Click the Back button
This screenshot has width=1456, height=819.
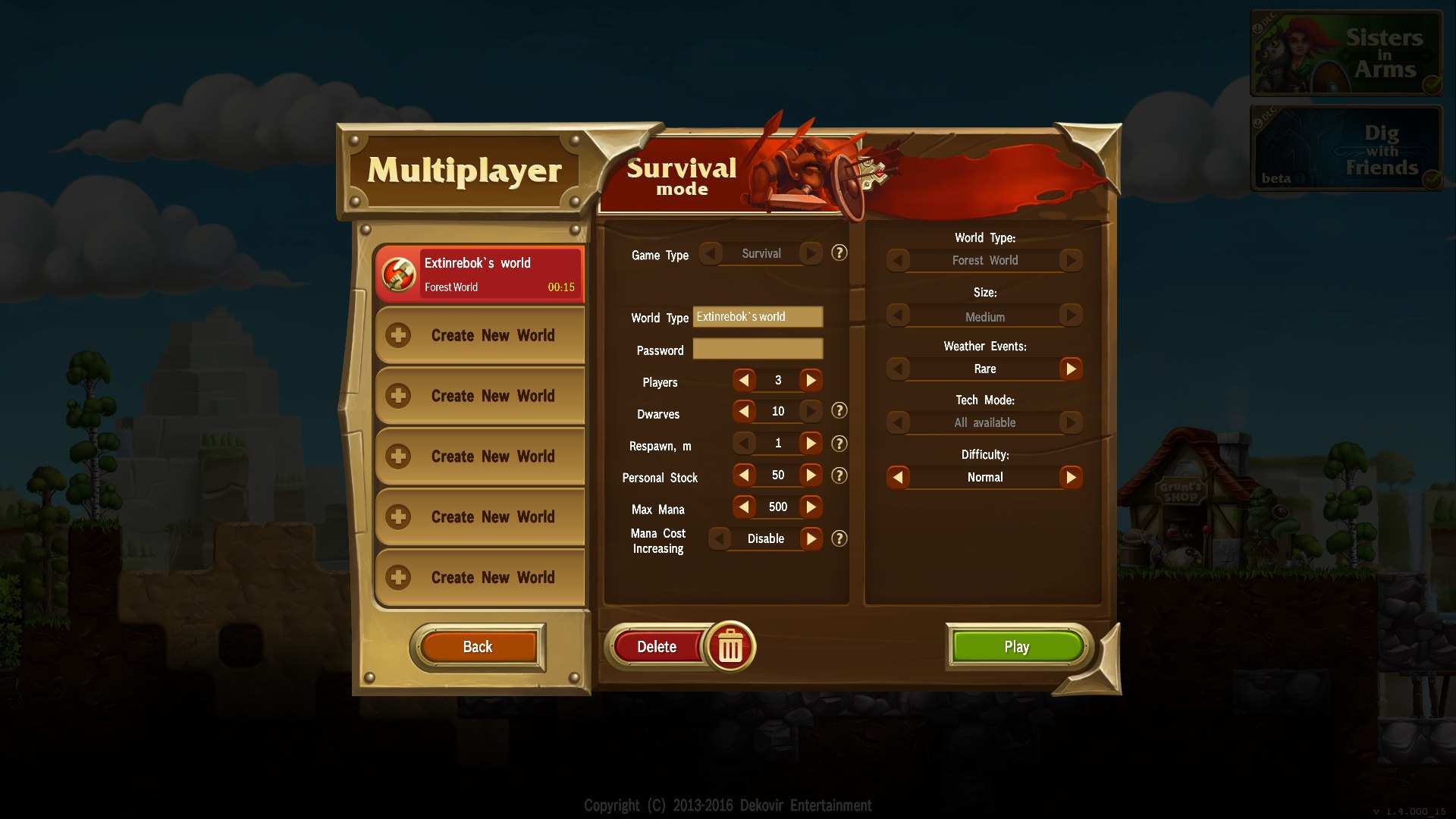tap(477, 646)
